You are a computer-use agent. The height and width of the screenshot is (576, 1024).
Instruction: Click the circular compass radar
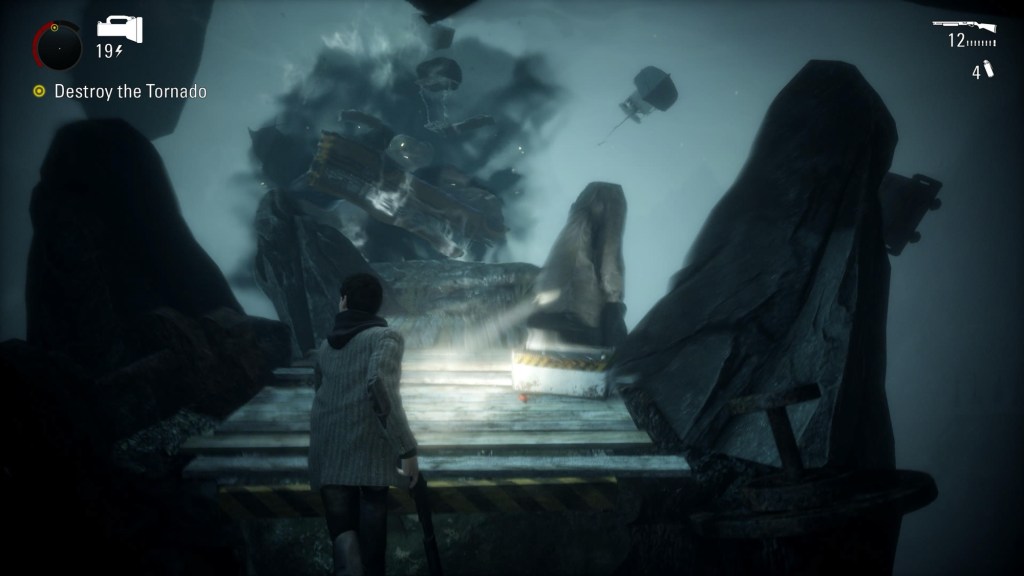point(56,46)
